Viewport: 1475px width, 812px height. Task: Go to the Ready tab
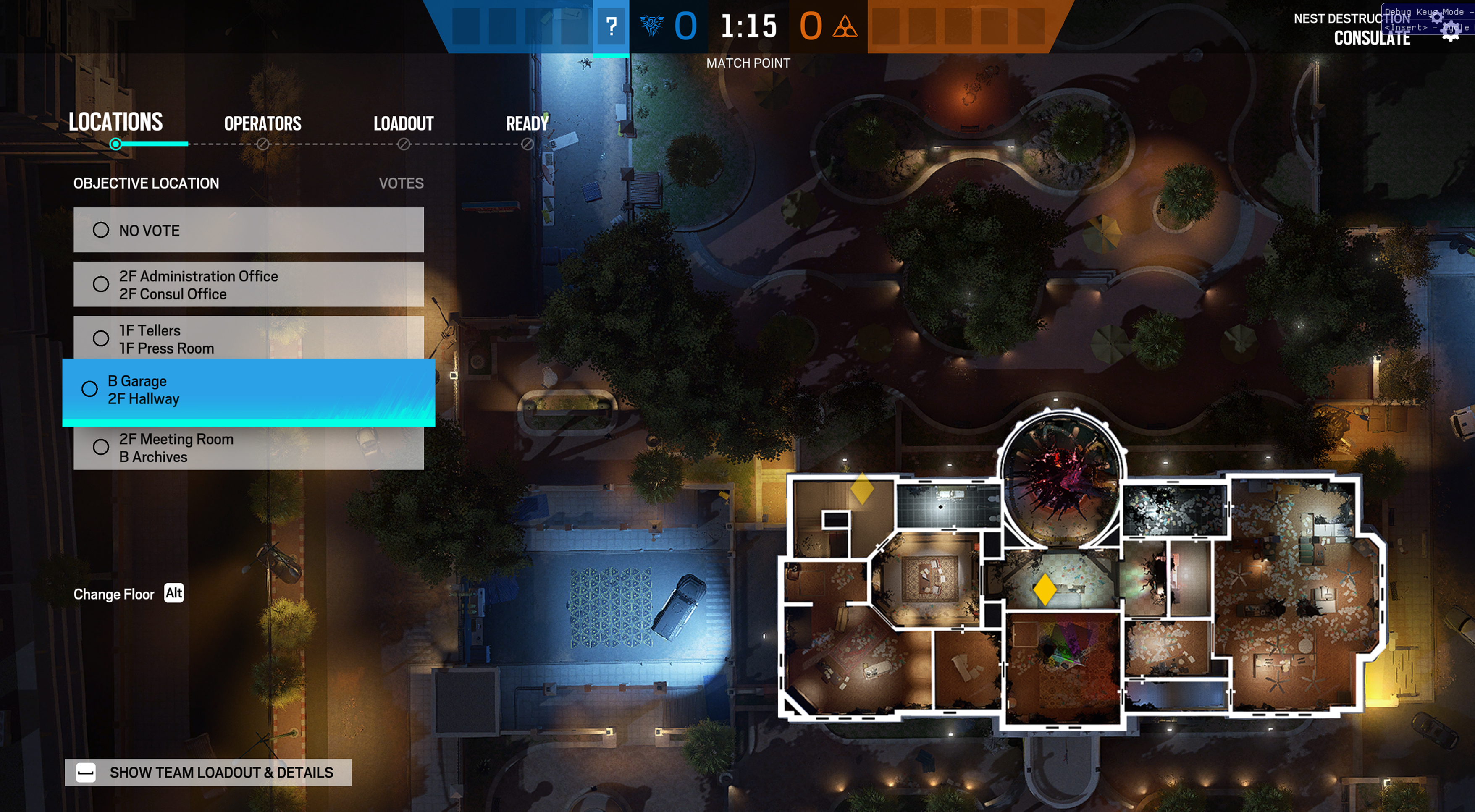[x=527, y=123]
